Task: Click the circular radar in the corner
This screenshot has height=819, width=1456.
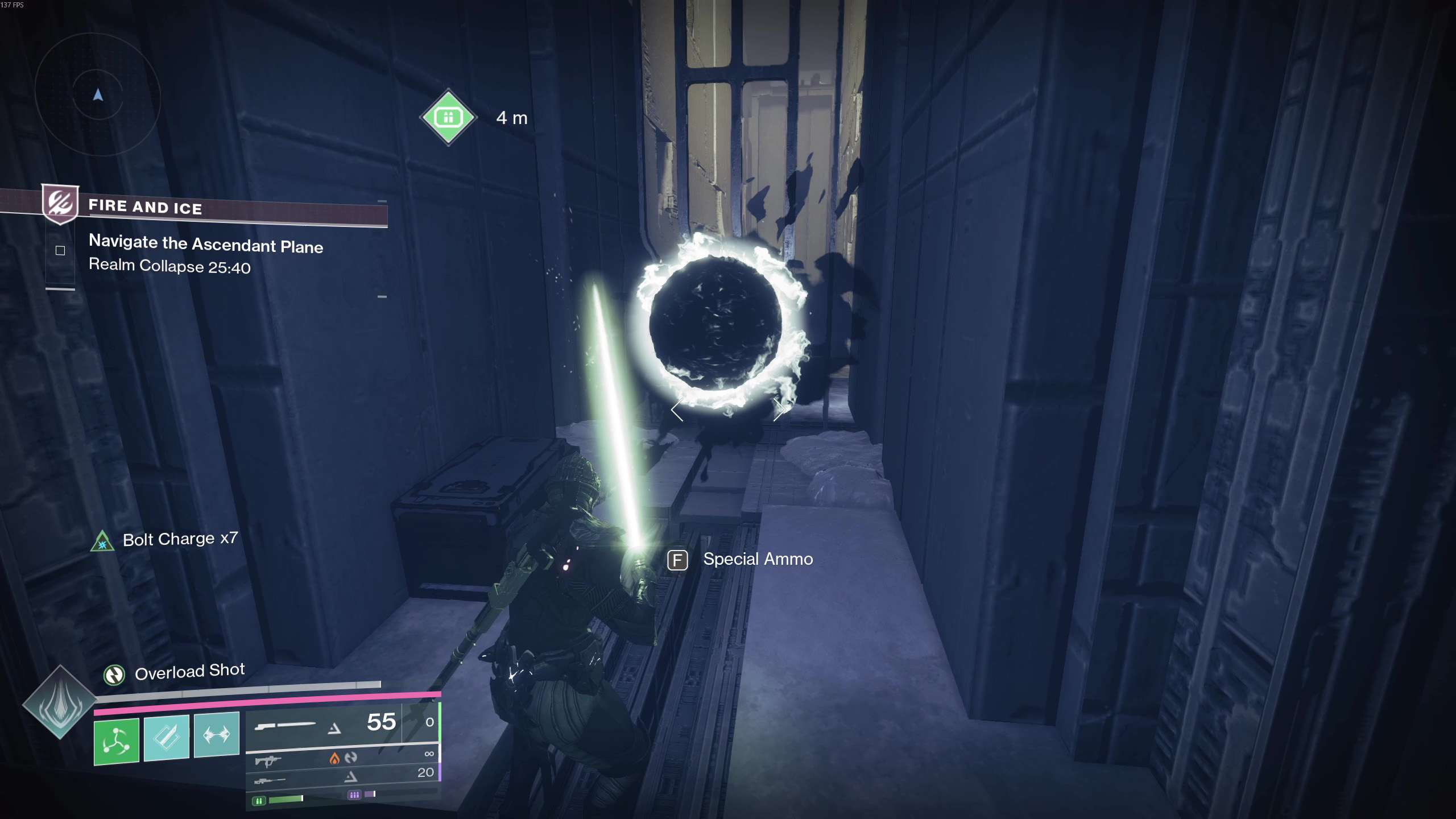Action: tap(98, 94)
